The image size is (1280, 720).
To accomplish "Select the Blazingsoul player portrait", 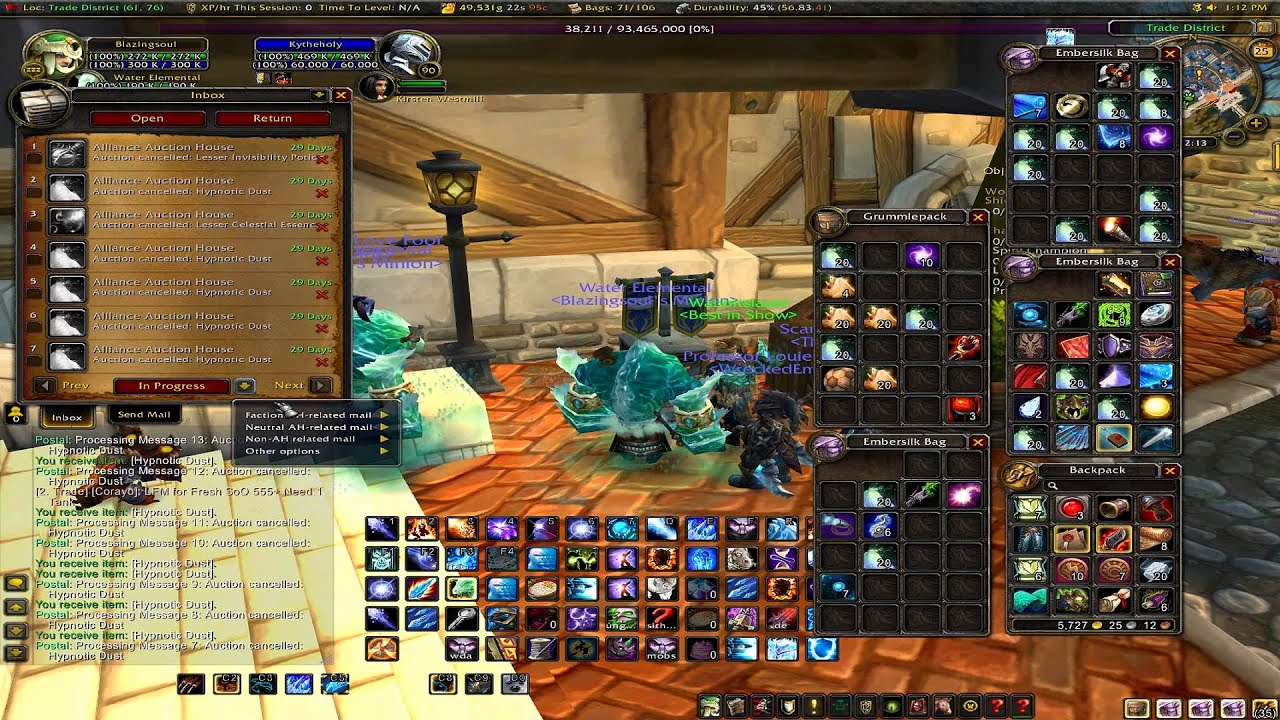I will point(48,56).
